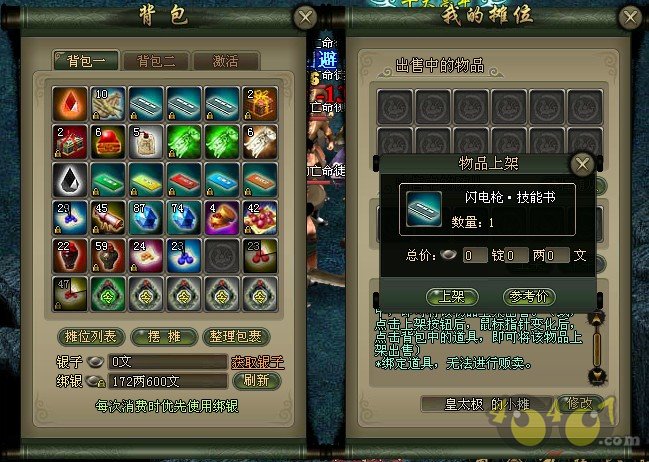This screenshot has height=462, width=649.
Task: Select the 背包一 tab
Action: 86,61
